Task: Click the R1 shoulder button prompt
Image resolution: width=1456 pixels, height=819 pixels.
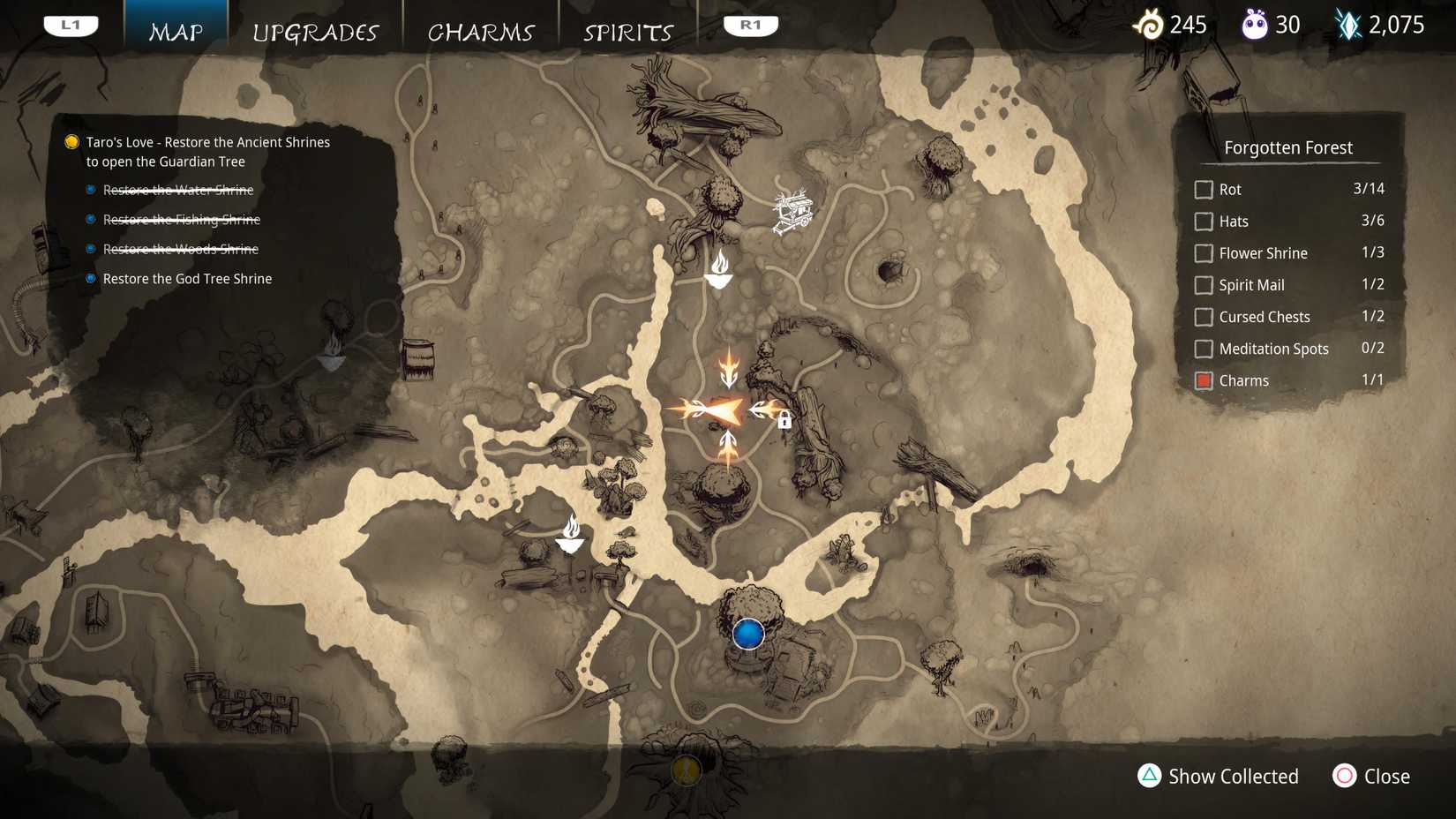Action: 749,24
